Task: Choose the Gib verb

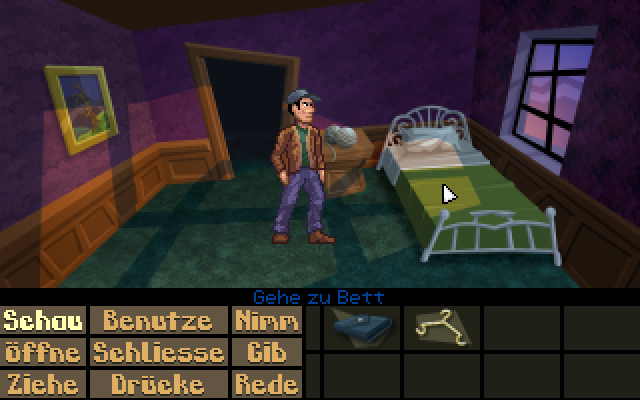Action: point(266,352)
